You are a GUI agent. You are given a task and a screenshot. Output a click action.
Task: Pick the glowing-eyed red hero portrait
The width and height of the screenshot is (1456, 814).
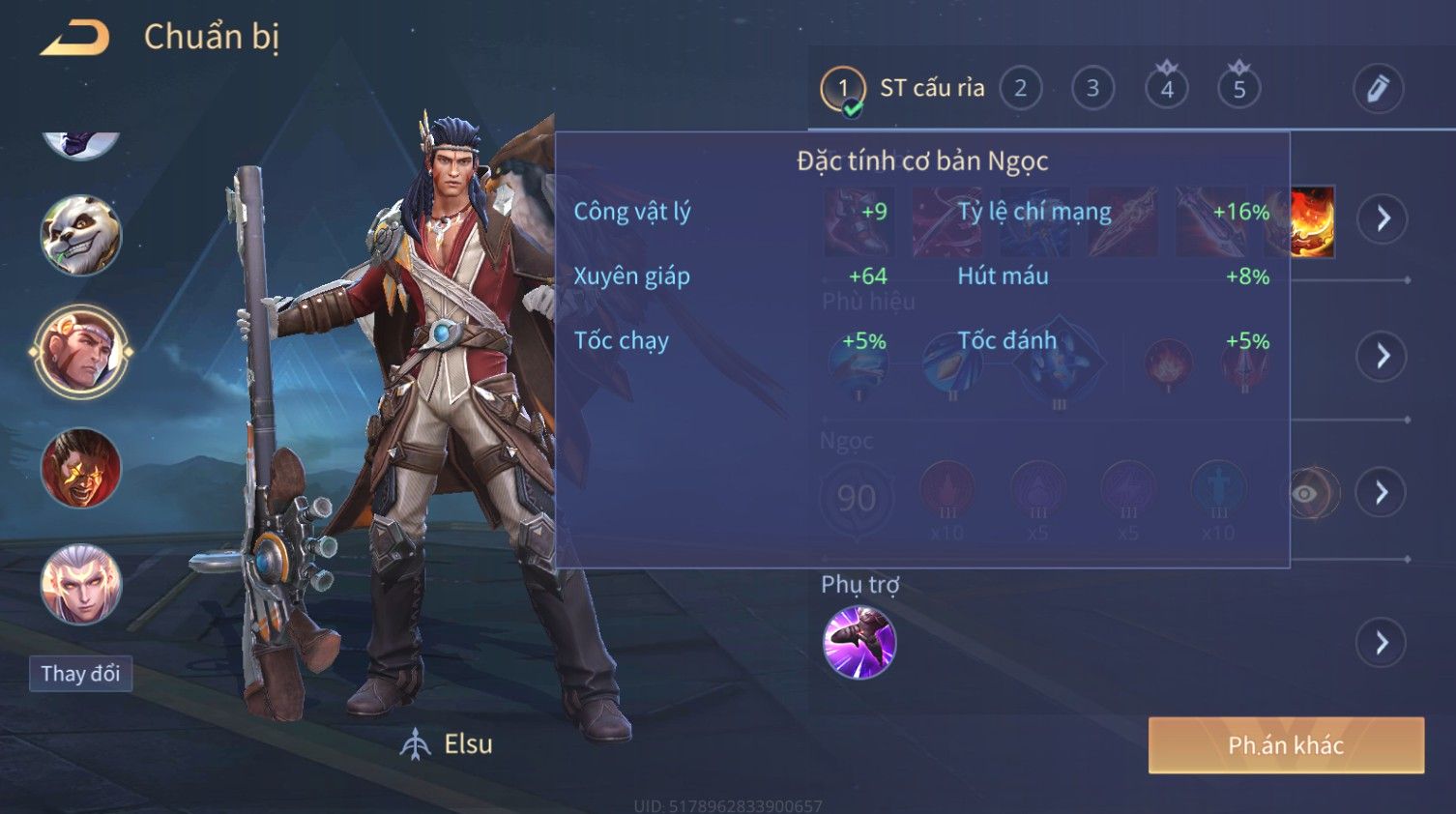81,469
